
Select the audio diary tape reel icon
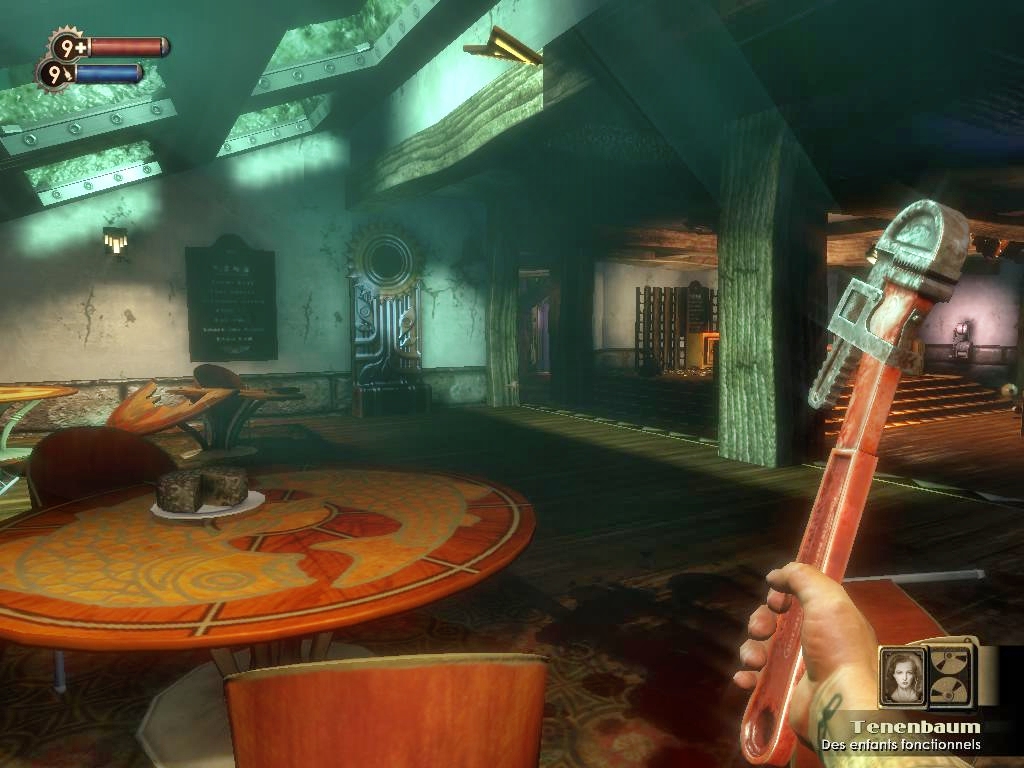(x=951, y=675)
